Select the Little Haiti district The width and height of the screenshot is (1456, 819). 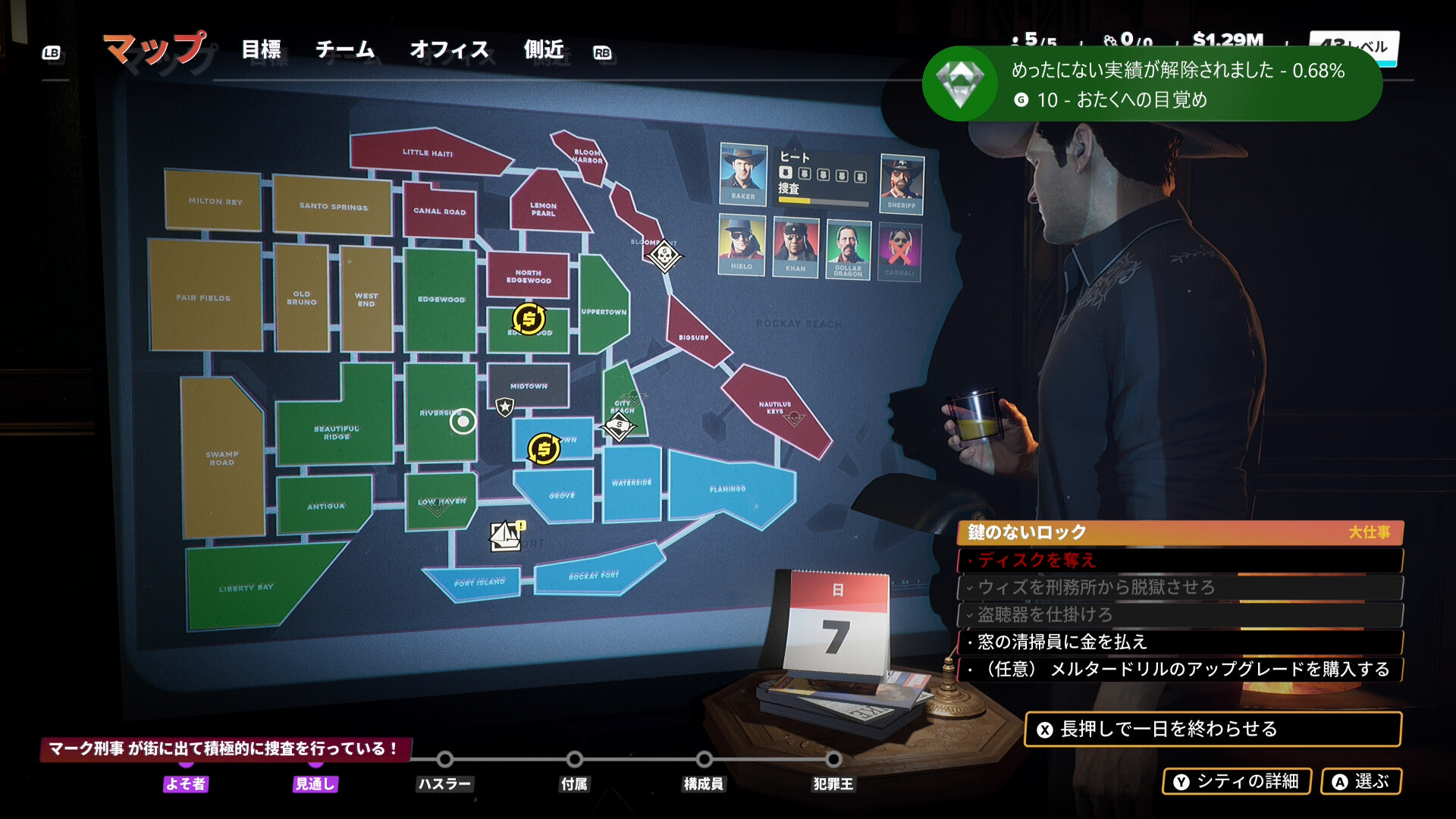[x=427, y=153]
